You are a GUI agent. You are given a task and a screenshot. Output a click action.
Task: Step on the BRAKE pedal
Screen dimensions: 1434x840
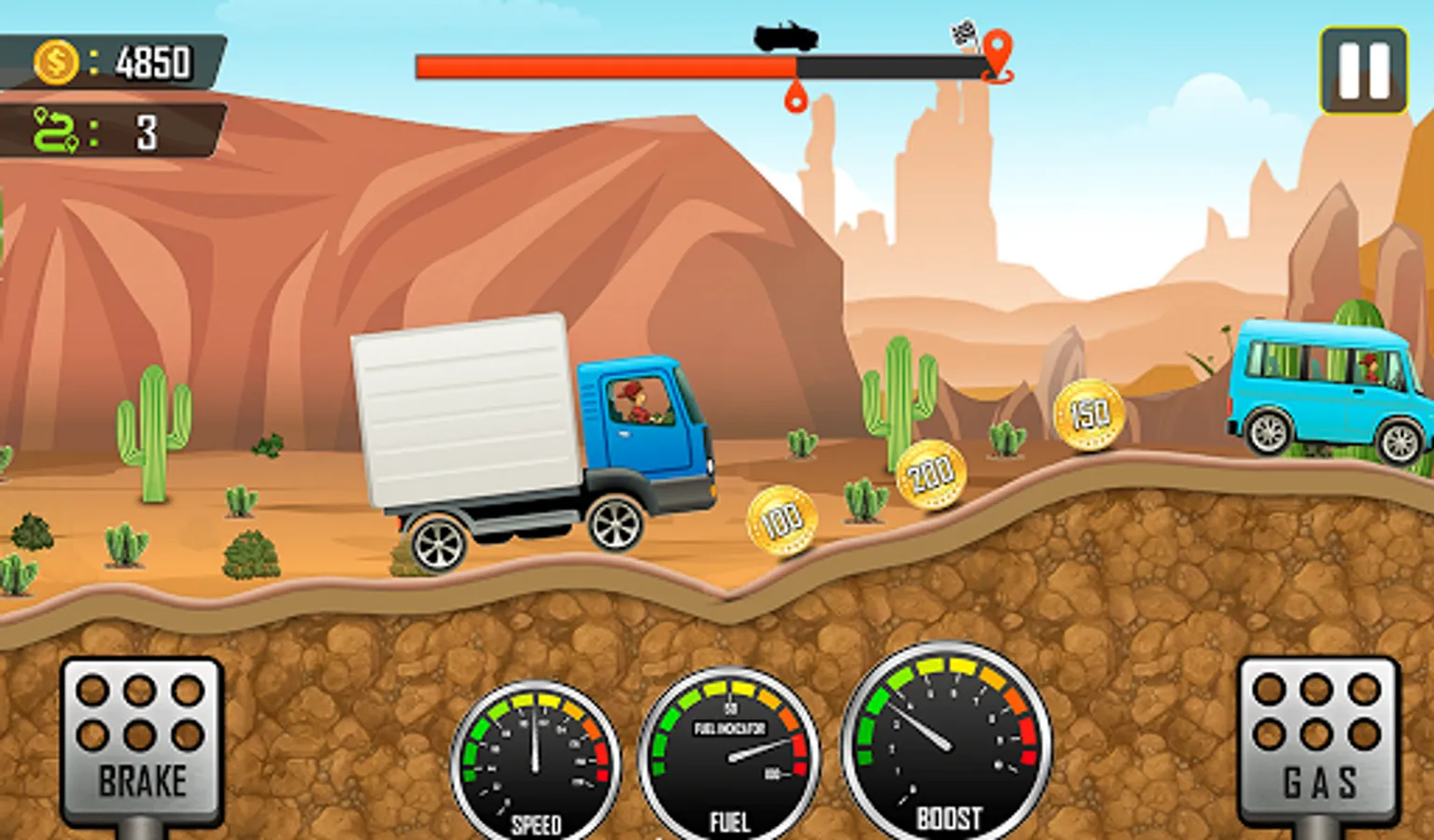[x=142, y=740]
